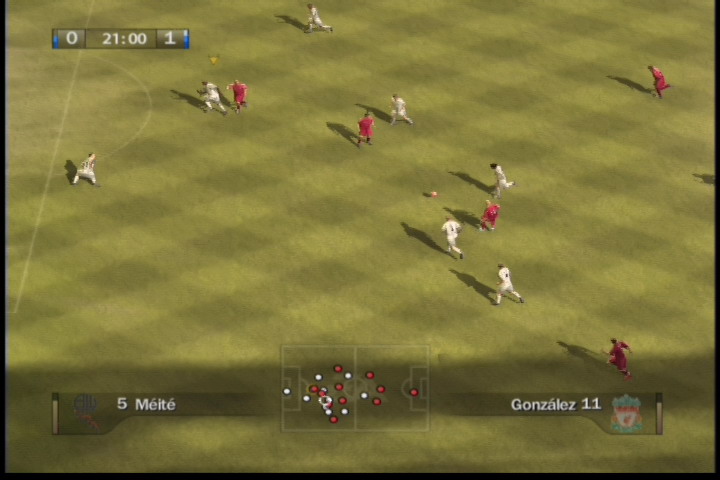The image size is (720, 480).
Task: Select the González player name panel
Action: point(555,404)
